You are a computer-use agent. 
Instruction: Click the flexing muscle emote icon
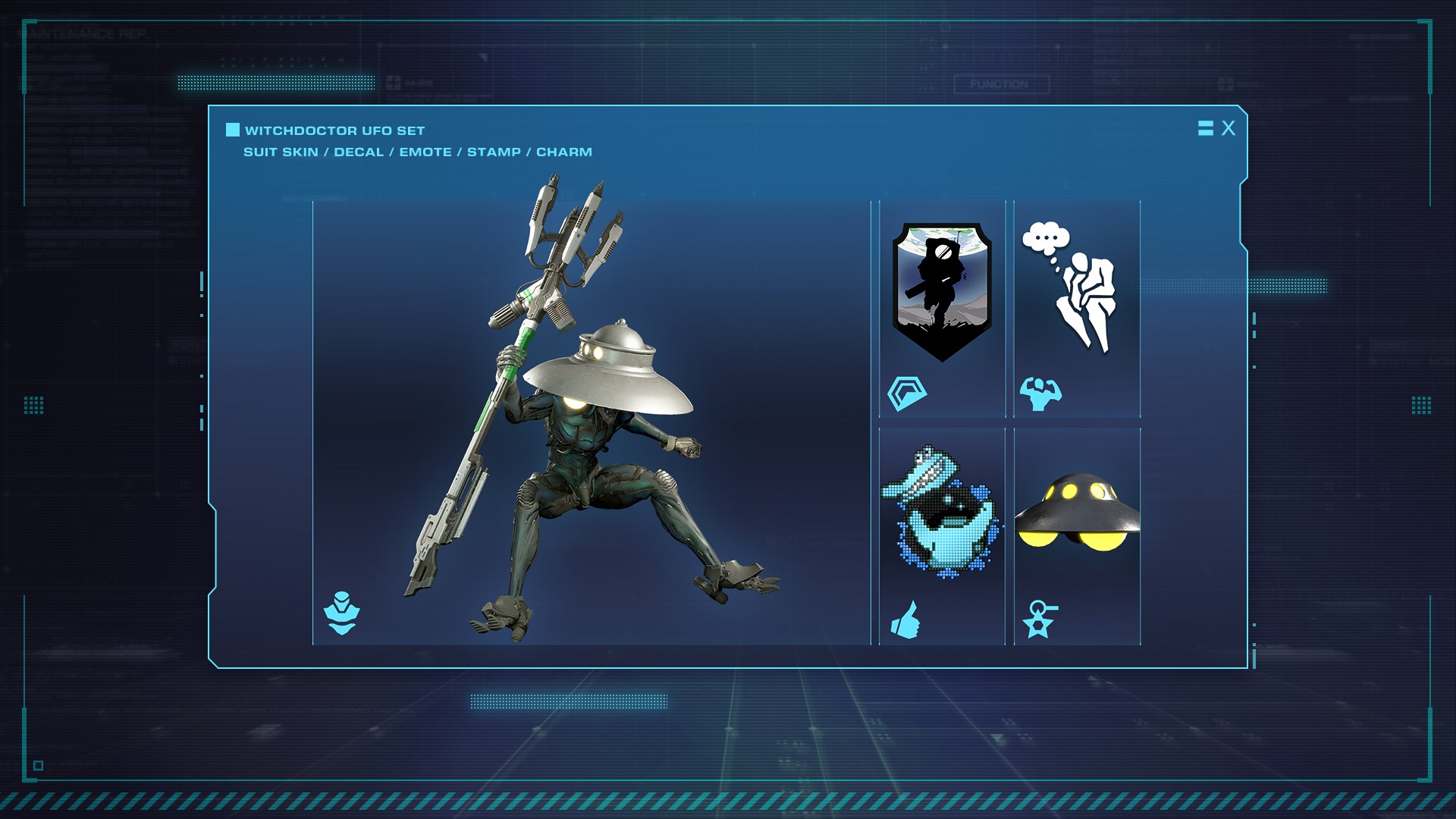1040,394
